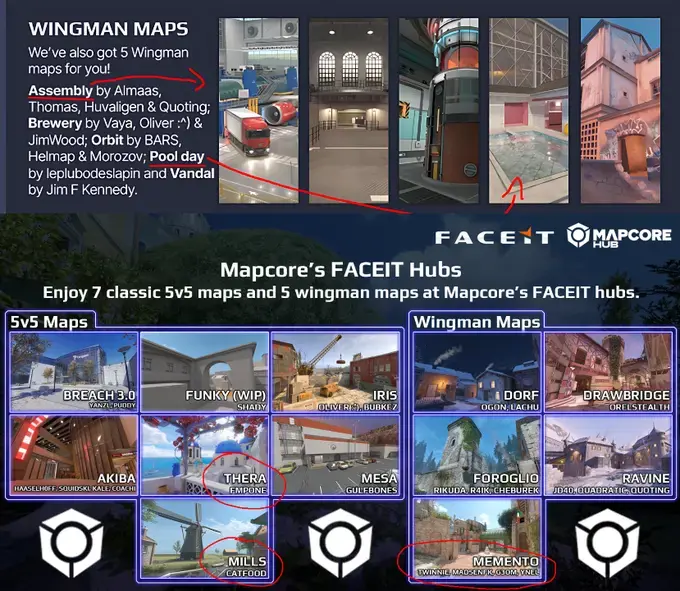Screen dimensions: 680x591
Task: Select the Breach 3.0 map tile
Action: [73, 372]
